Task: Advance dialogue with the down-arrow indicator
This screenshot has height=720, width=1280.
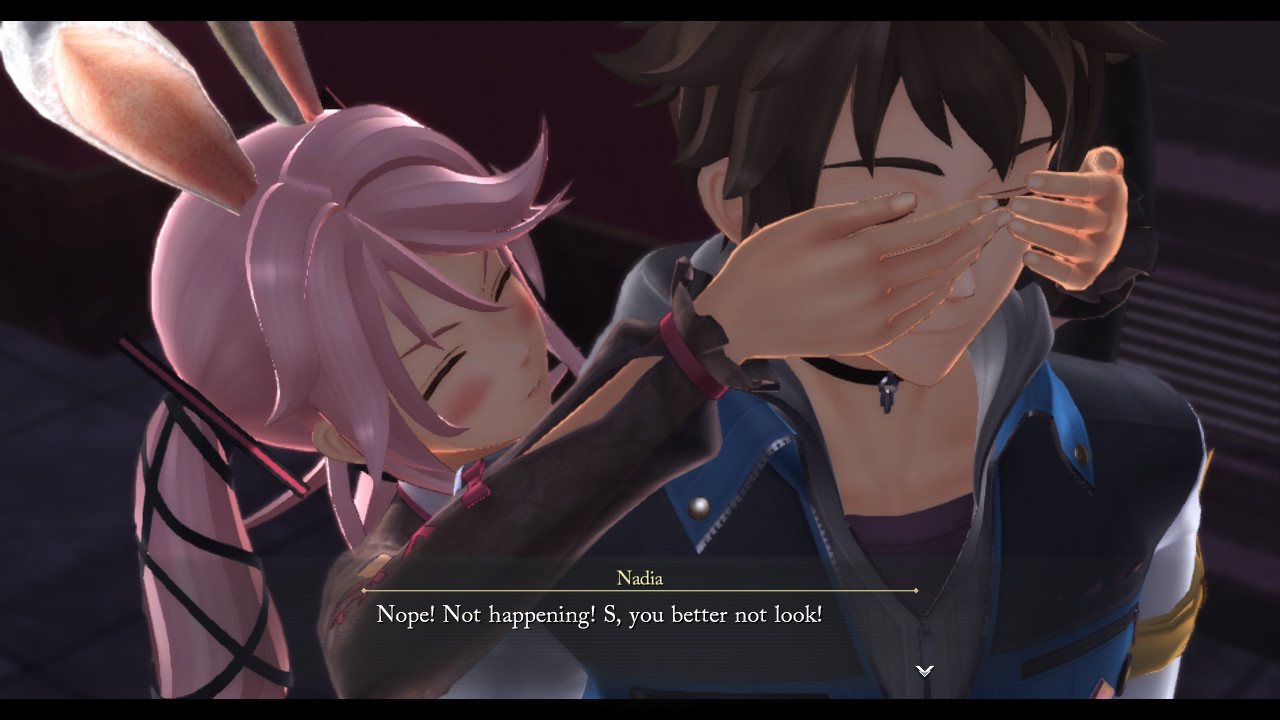Action: pos(925,670)
